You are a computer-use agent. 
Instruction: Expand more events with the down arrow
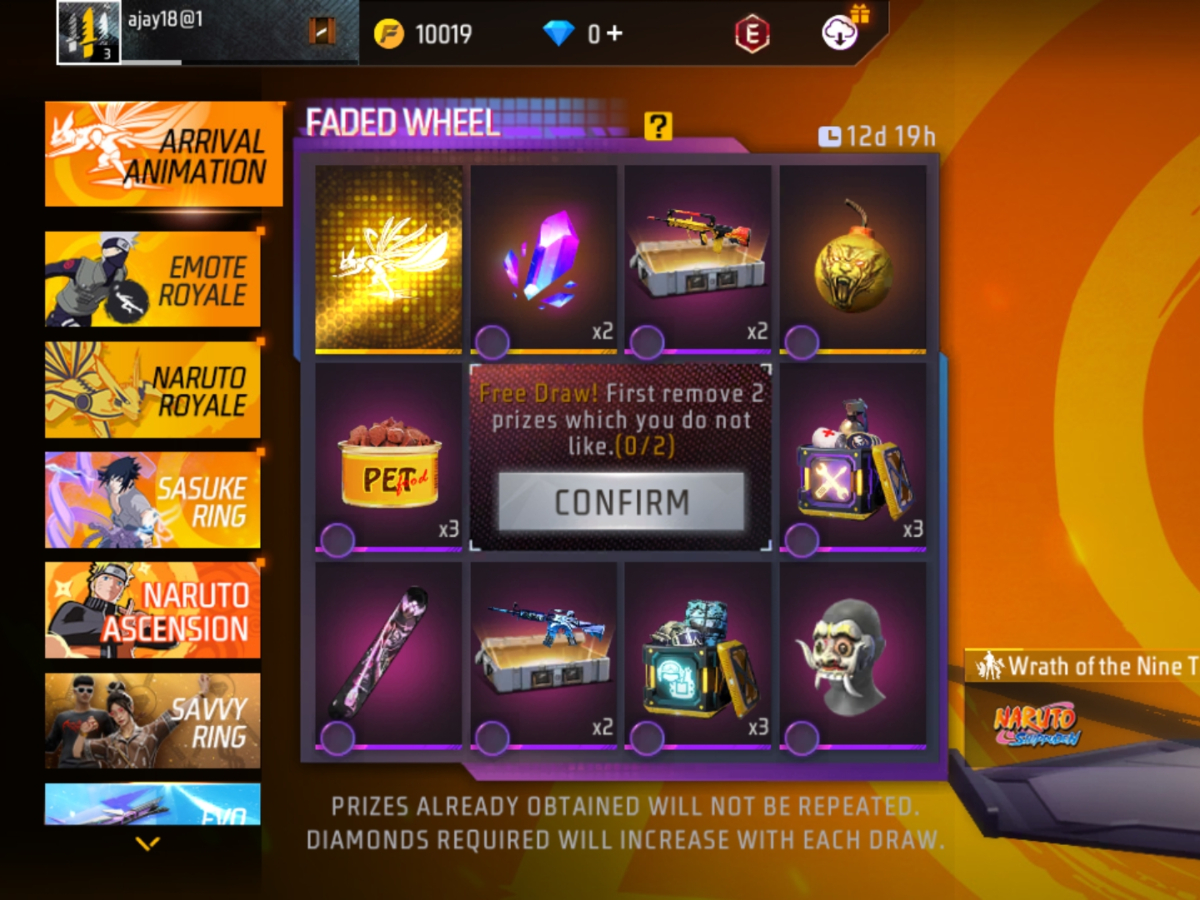pos(148,844)
